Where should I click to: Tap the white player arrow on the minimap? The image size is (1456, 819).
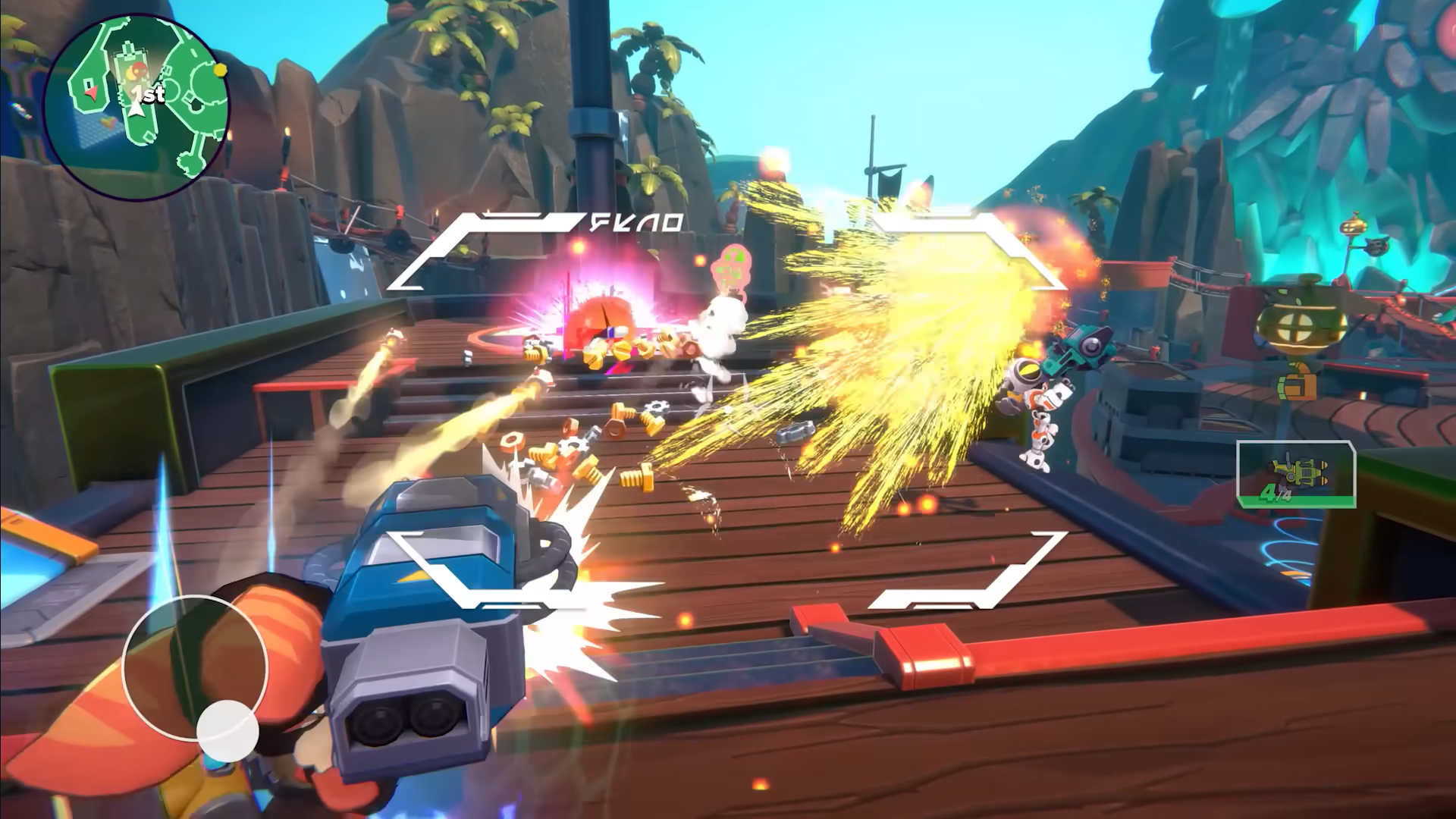click(x=136, y=108)
